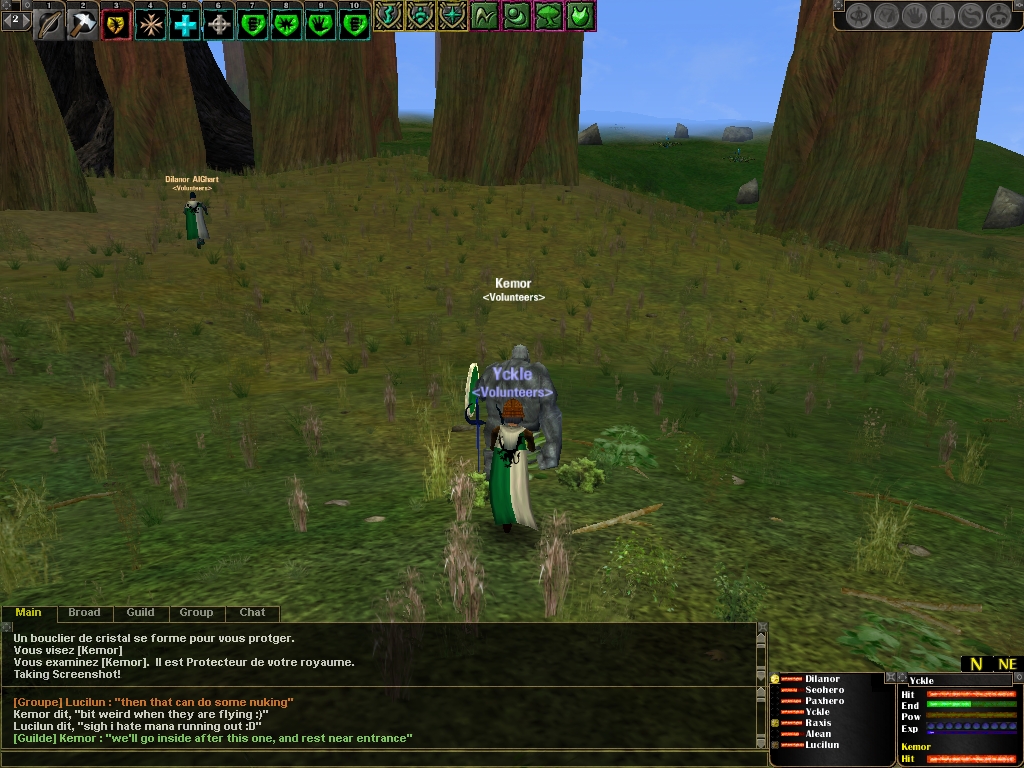Activate the axe in hotbar slot 2
The height and width of the screenshot is (768, 1024).
pos(82,24)
